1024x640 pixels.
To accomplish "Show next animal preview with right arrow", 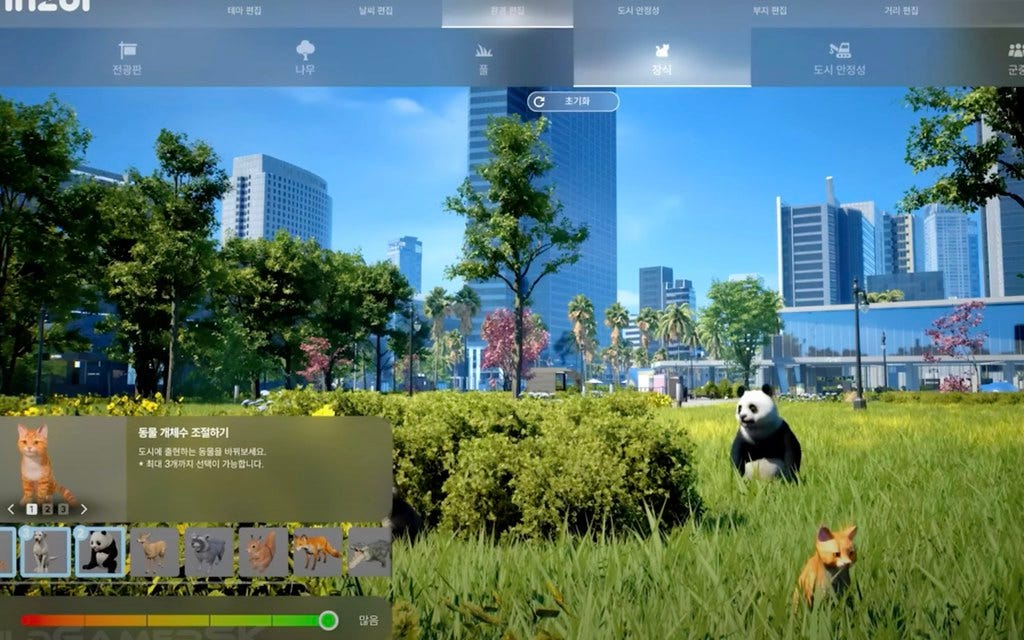I will 83,509.
